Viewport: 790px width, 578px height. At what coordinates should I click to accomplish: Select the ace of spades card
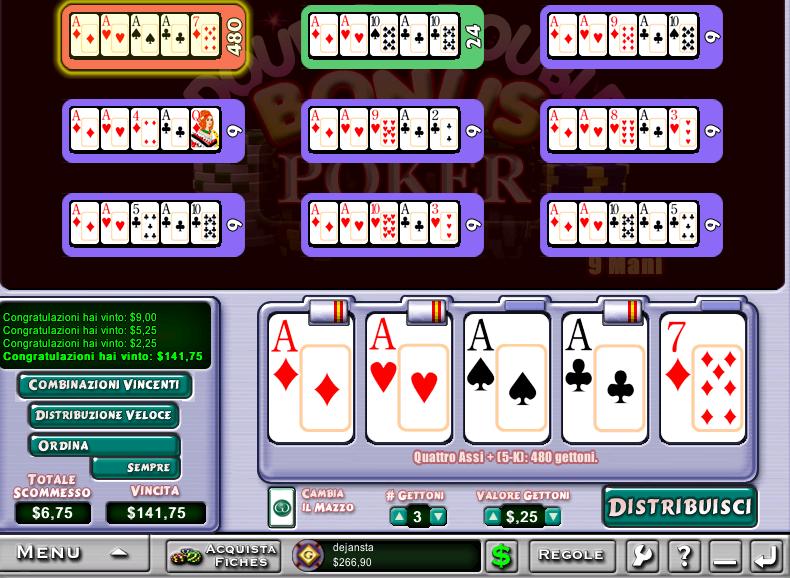506,378
